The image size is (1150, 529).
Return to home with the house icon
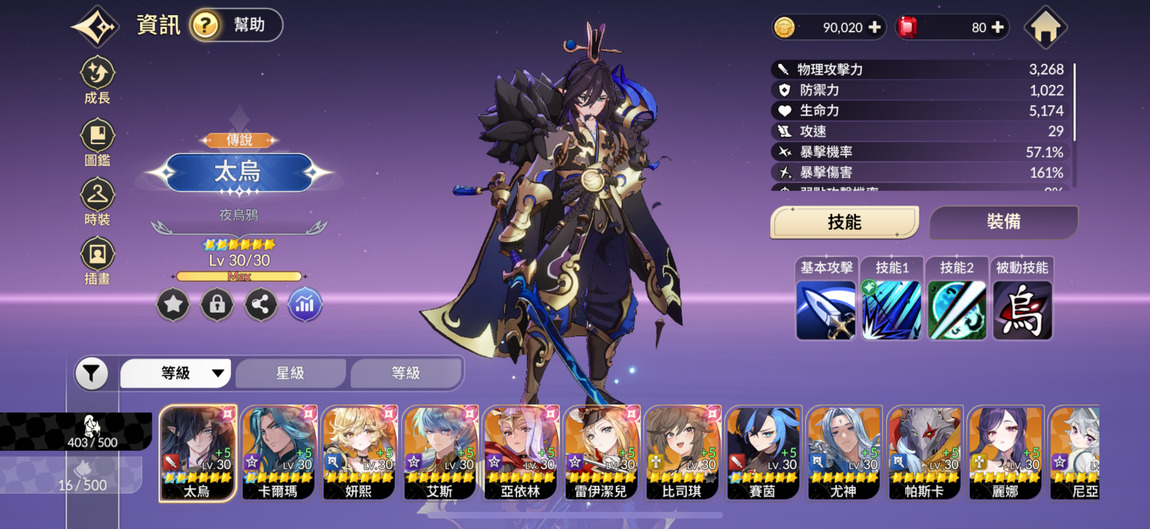tap(1045, 27)
